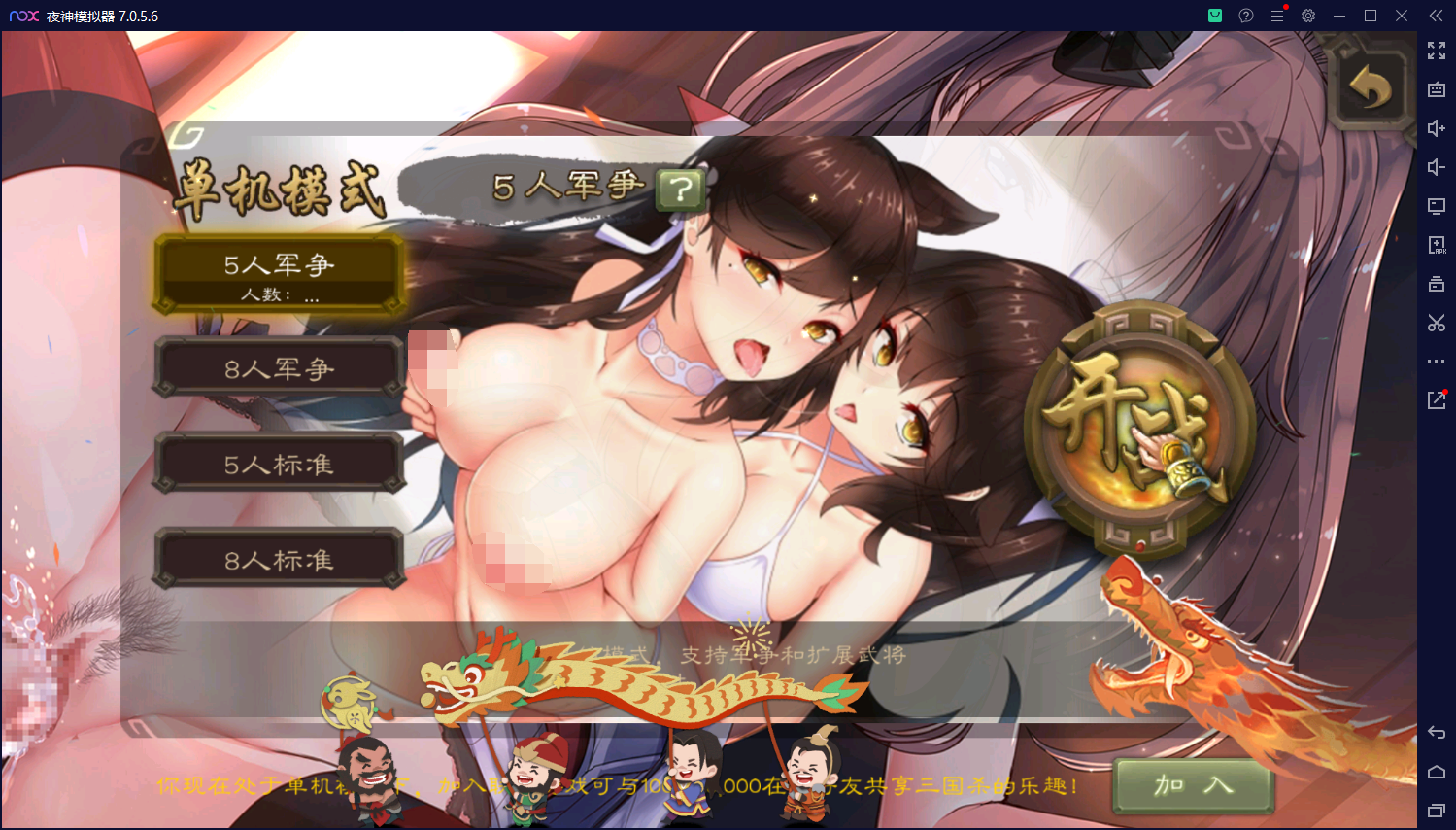Open the green question mark help

(x=681, y=189)
